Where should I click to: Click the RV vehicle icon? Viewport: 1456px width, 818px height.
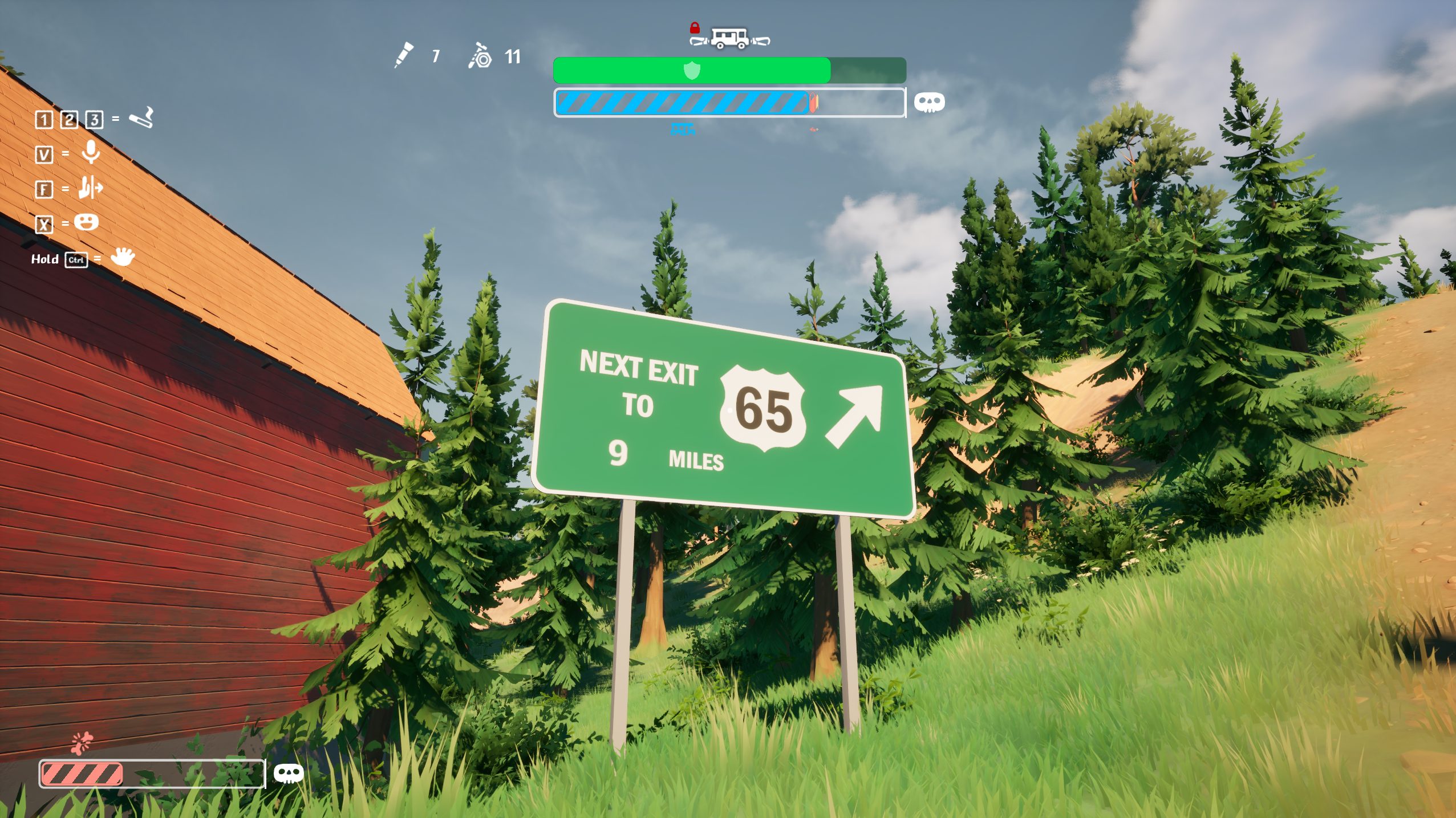coord(729,39)
